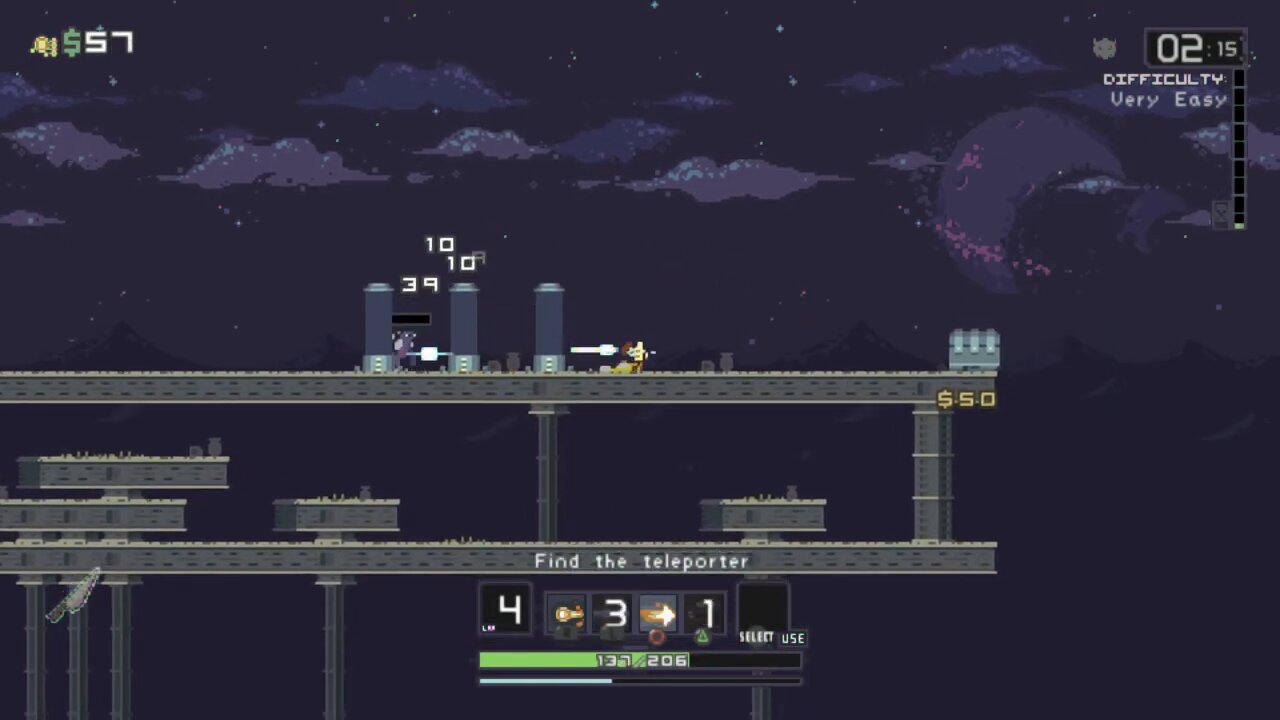Select the second skill showing cooldown 3
This screenshot has width=1280, height=720.
[x=614, y=612]
